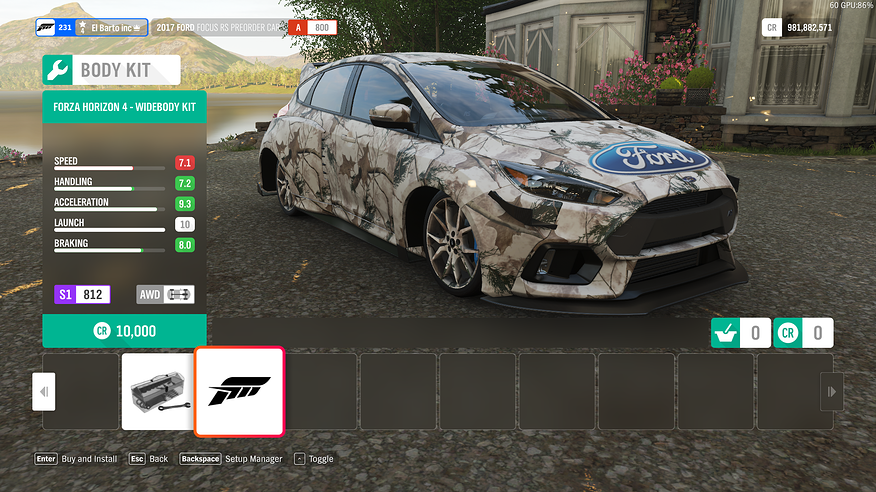Click the 10,000 credits price bar

[124, 331]
